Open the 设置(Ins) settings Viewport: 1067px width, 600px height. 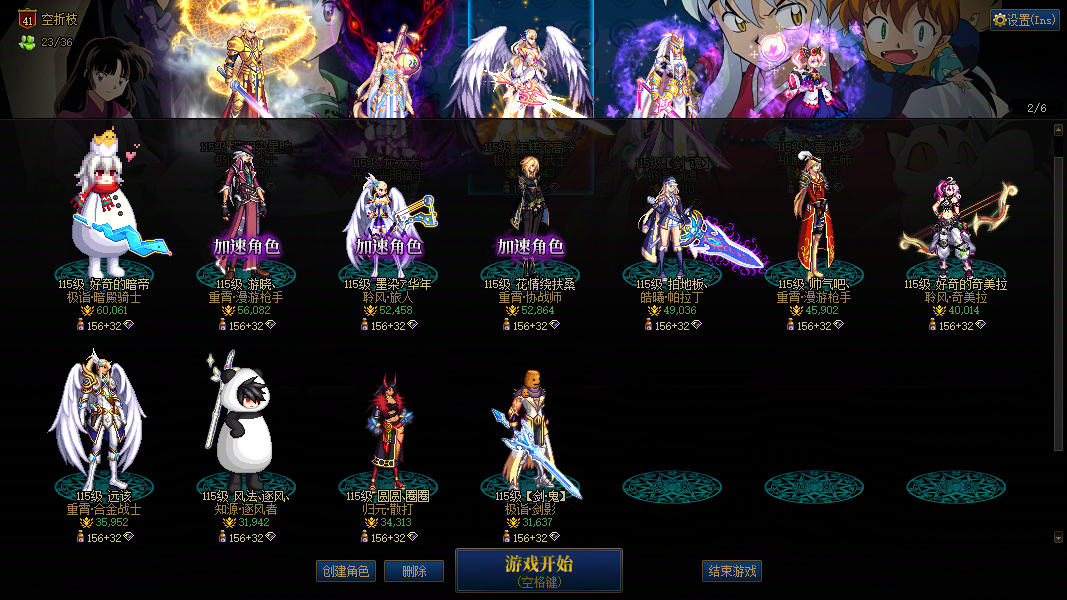click(x=1025, y=19)
